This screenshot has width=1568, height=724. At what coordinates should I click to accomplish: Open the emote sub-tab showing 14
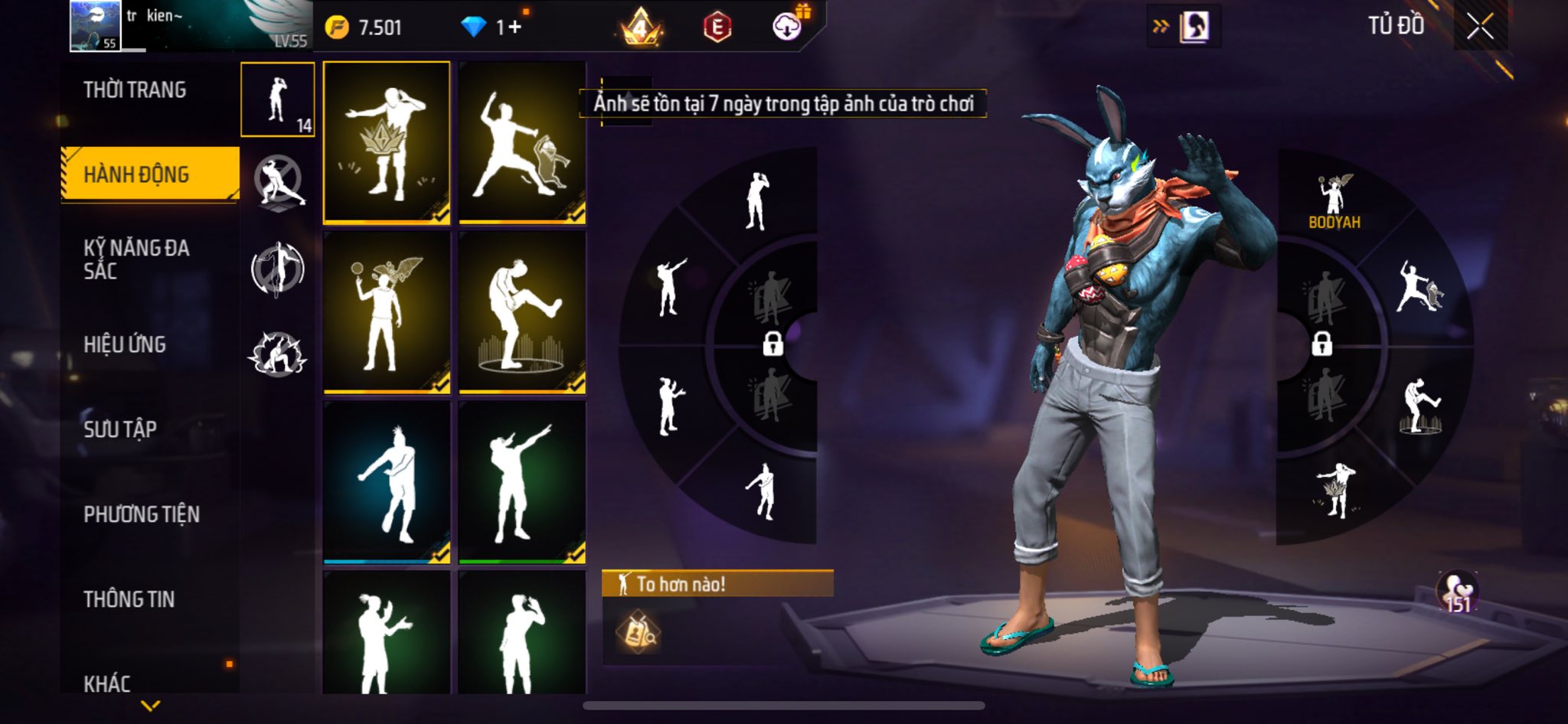coord(277,99)
